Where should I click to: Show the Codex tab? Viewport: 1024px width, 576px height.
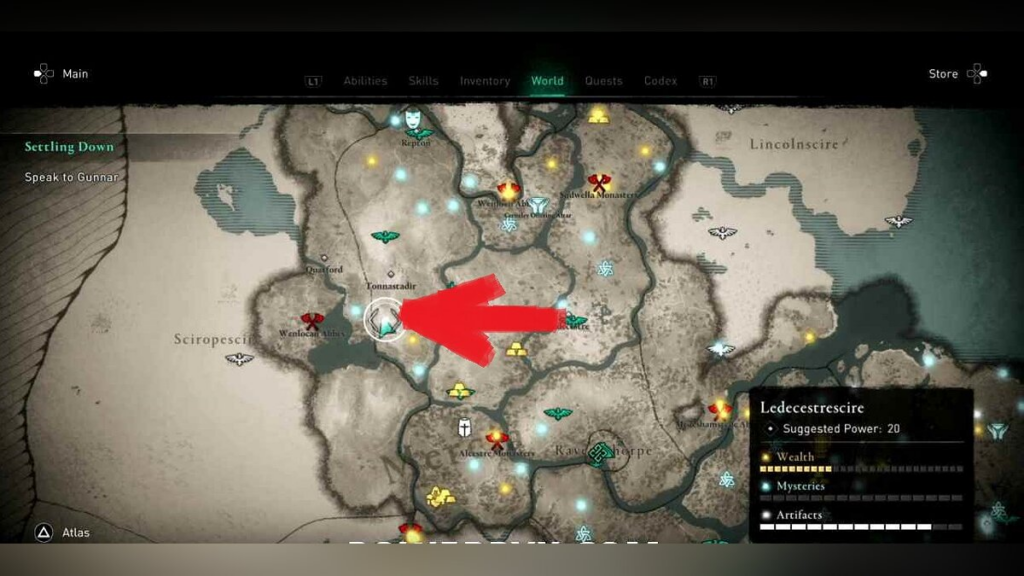[660, 81]
